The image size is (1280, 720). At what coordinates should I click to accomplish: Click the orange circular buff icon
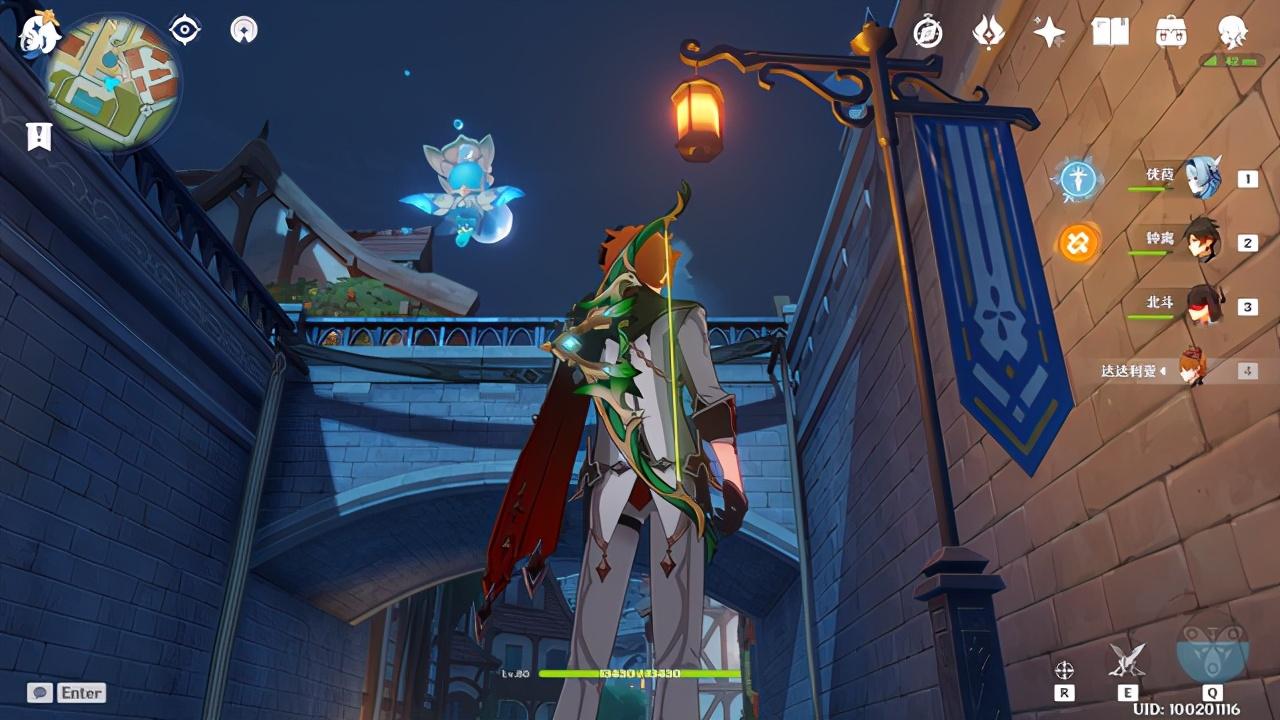pyautogui.click(x=1078, y=243)
